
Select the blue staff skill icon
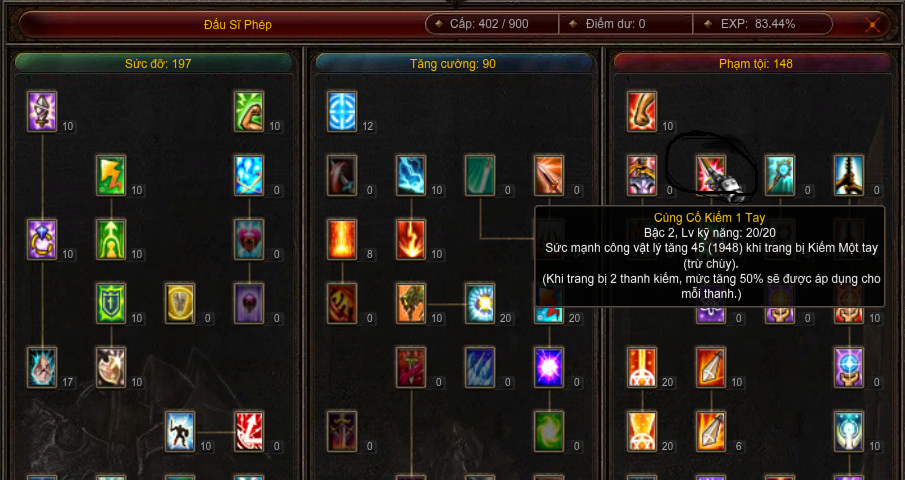pyautogui.click(x=780, y=175)
